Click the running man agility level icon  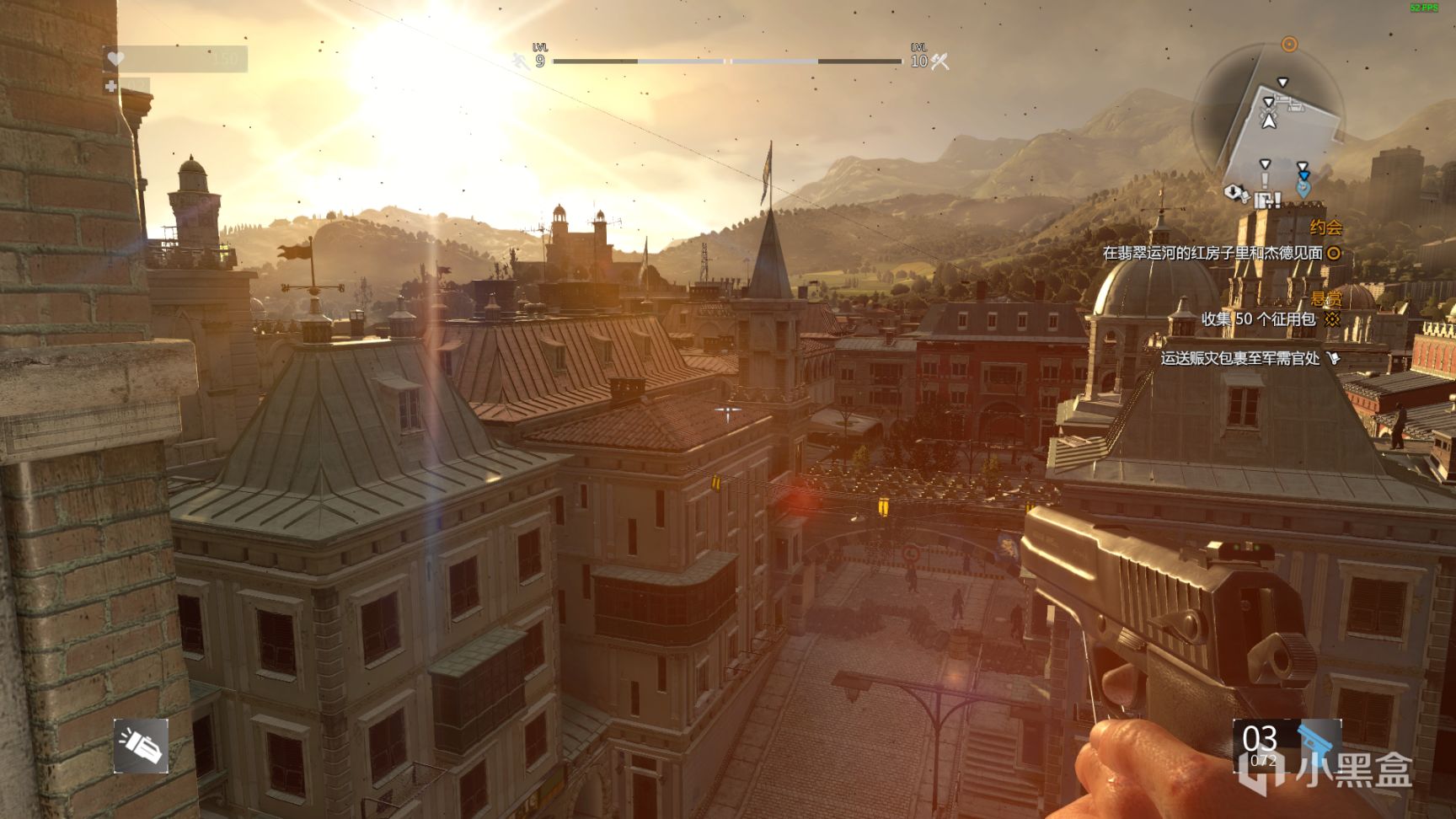[x=520, y=61]
